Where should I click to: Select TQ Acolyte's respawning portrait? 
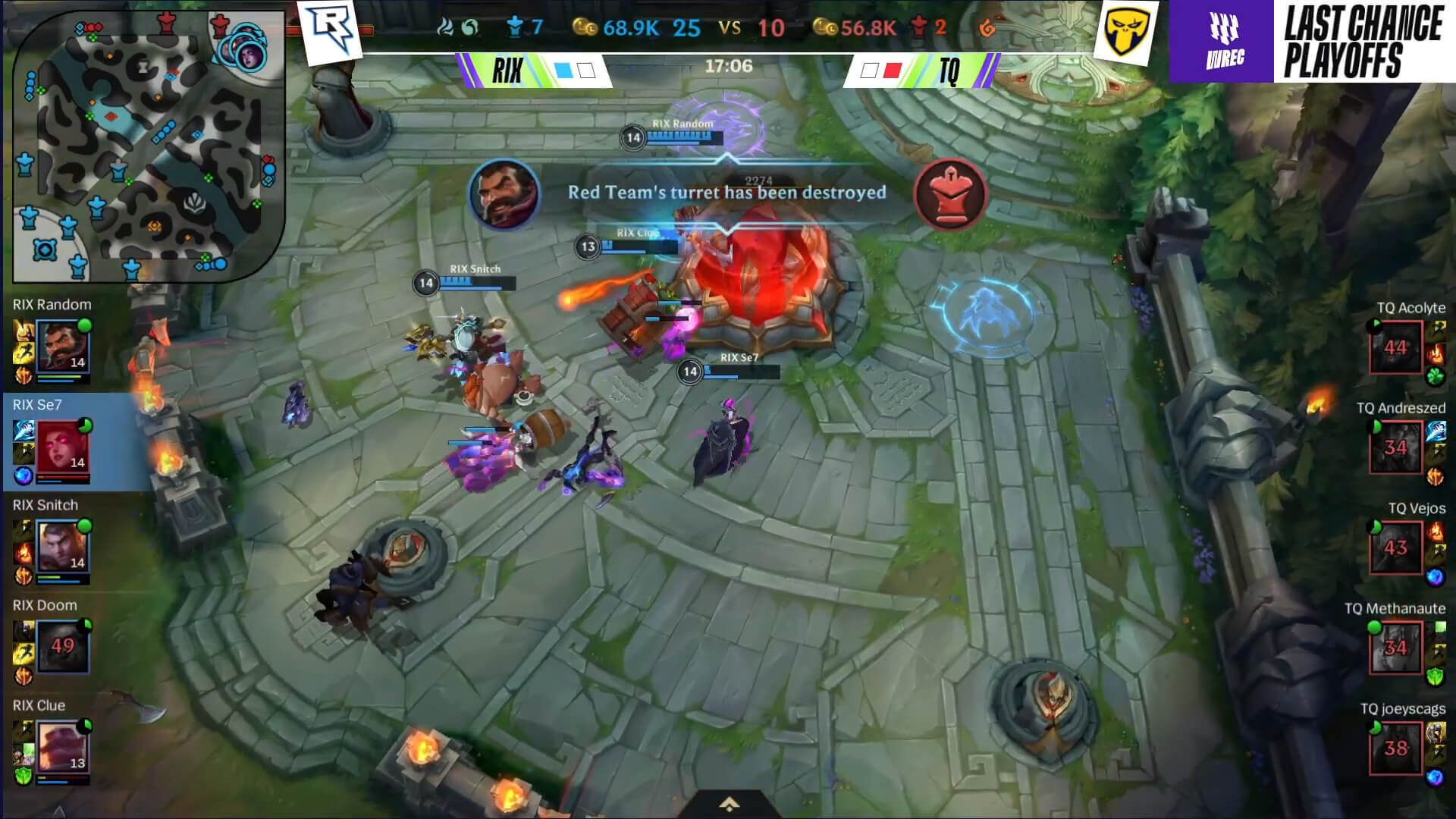point(1395,347)
